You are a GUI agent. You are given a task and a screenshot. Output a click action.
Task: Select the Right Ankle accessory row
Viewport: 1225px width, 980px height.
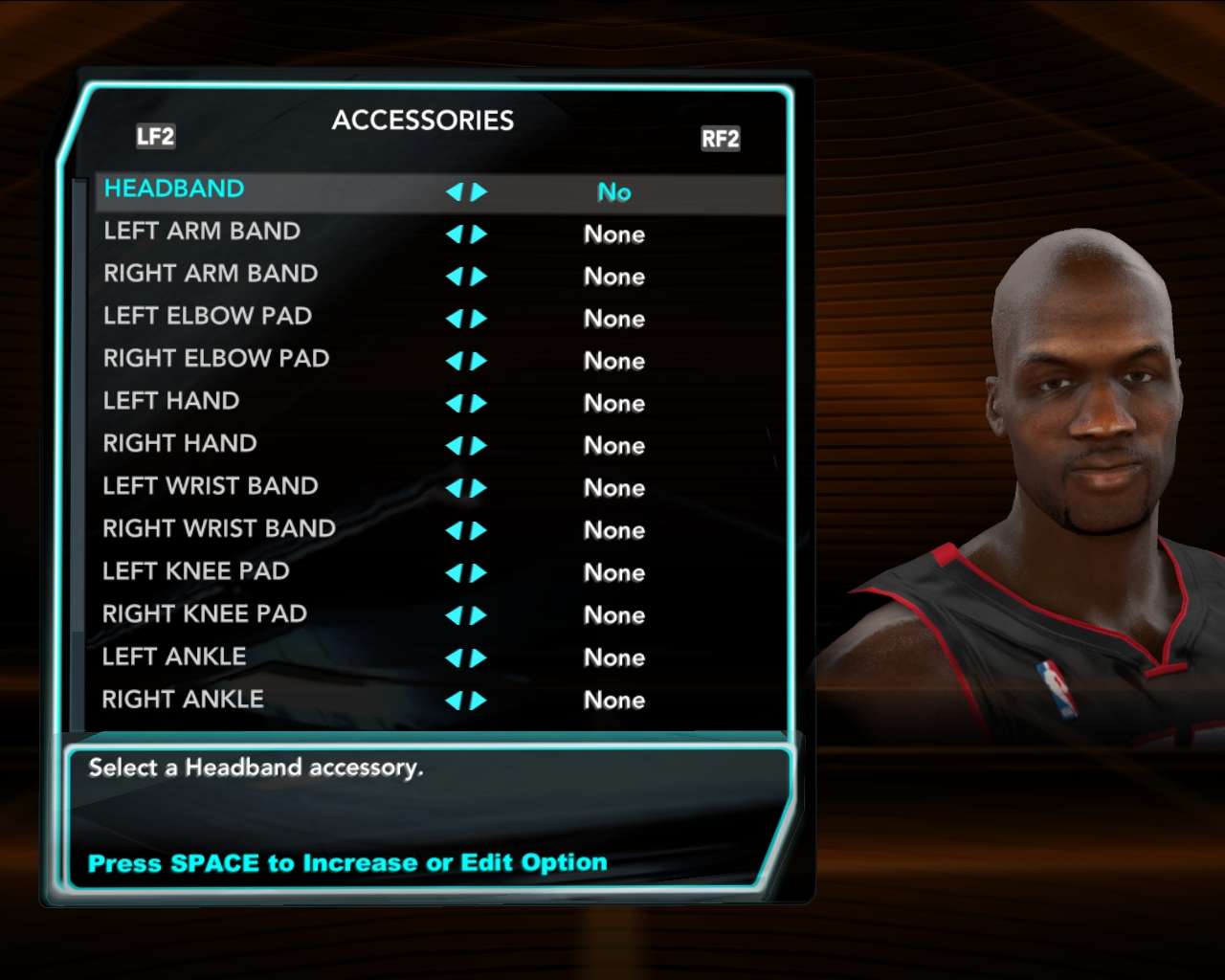(183, 700)
